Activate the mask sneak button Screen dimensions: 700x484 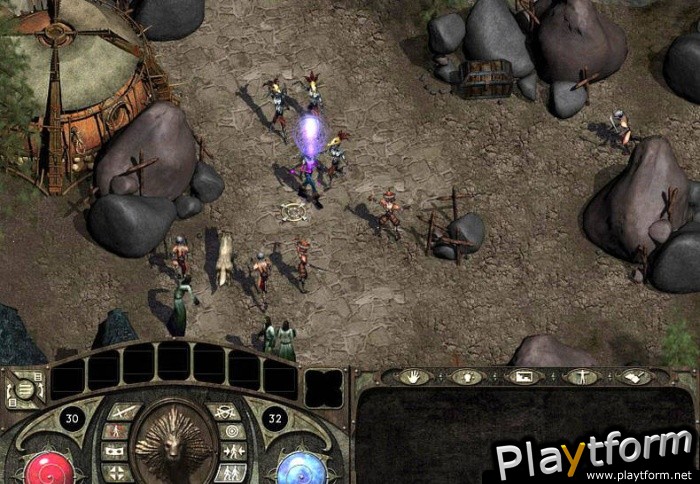(113, 451)
